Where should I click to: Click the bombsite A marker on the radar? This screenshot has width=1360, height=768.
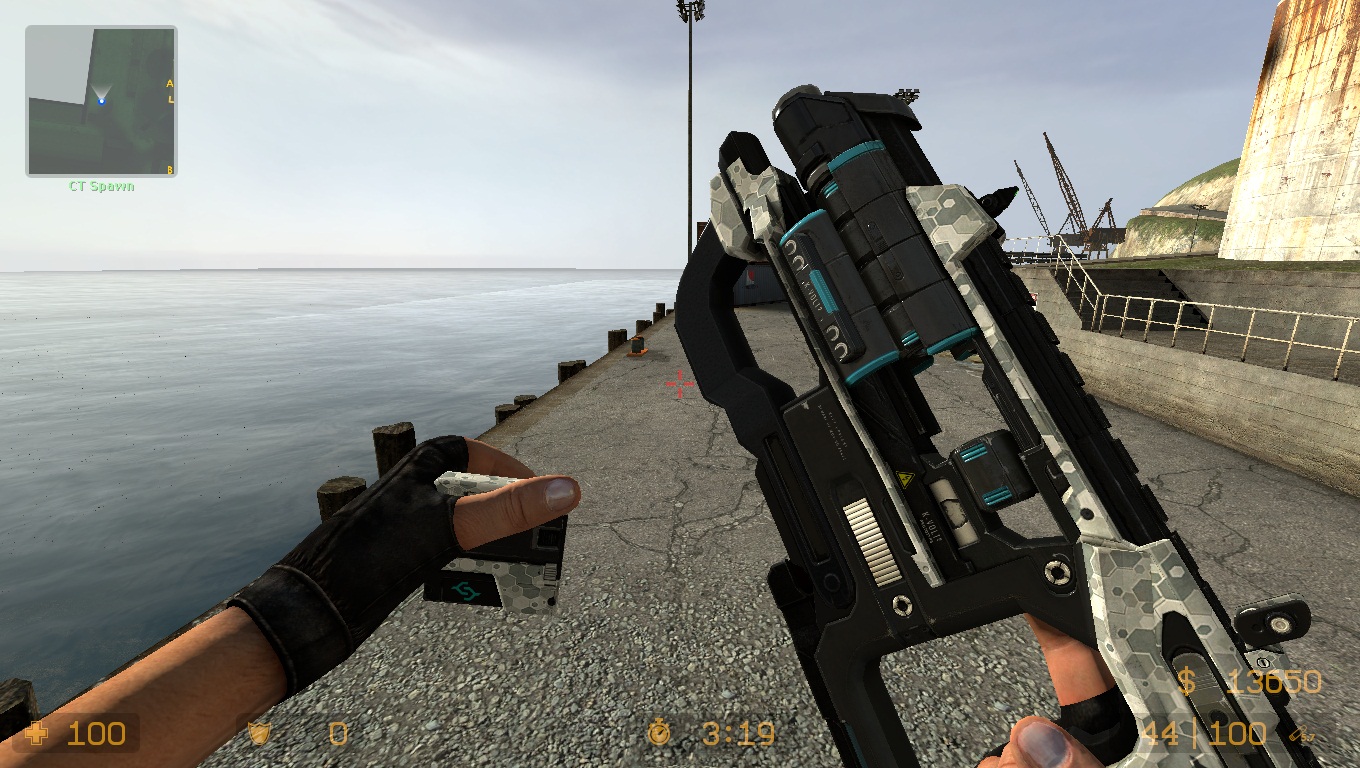coord(170,84)
